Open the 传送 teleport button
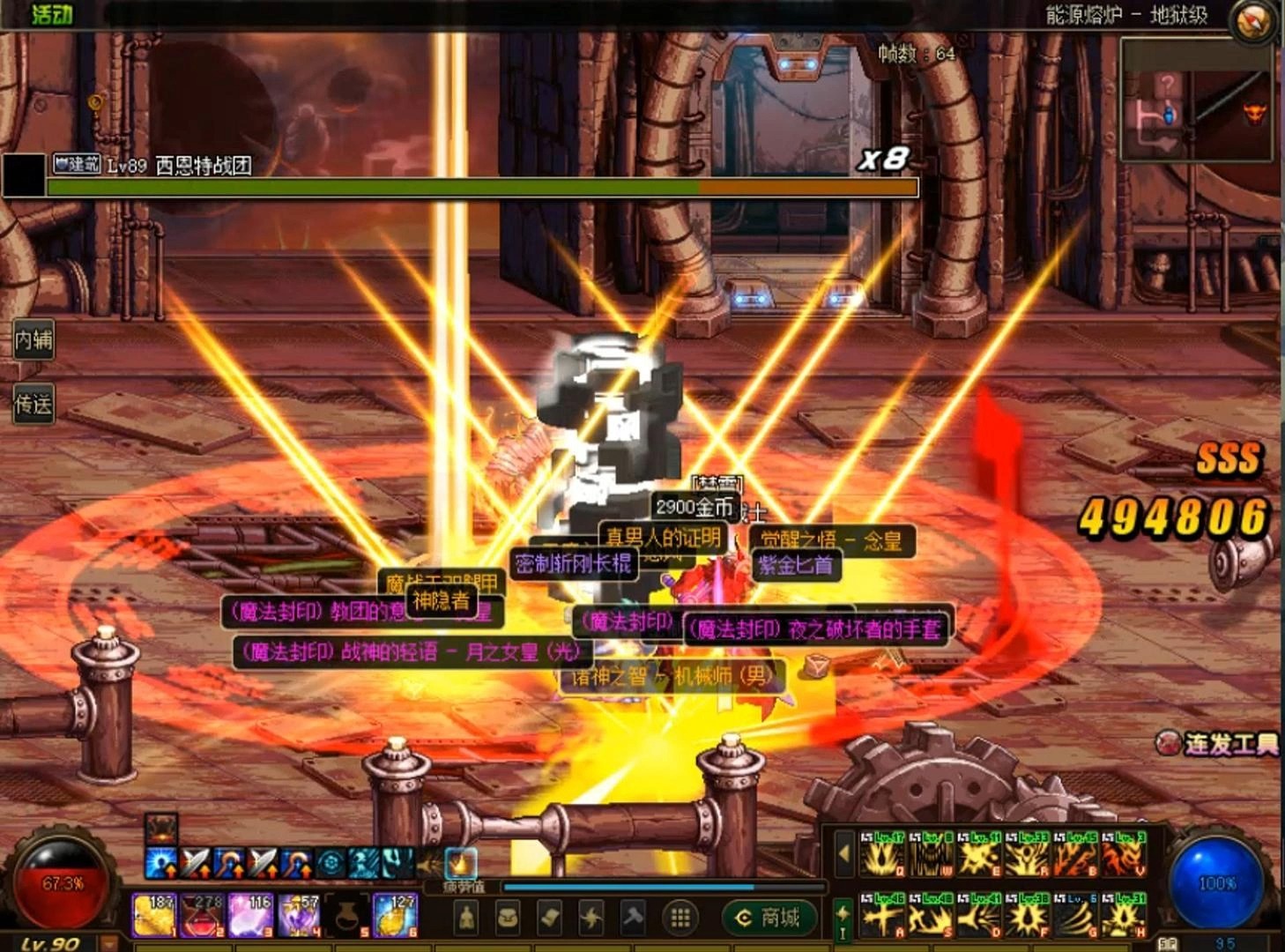This screenshot has height=952, width=1285. (x=33, y=405)
